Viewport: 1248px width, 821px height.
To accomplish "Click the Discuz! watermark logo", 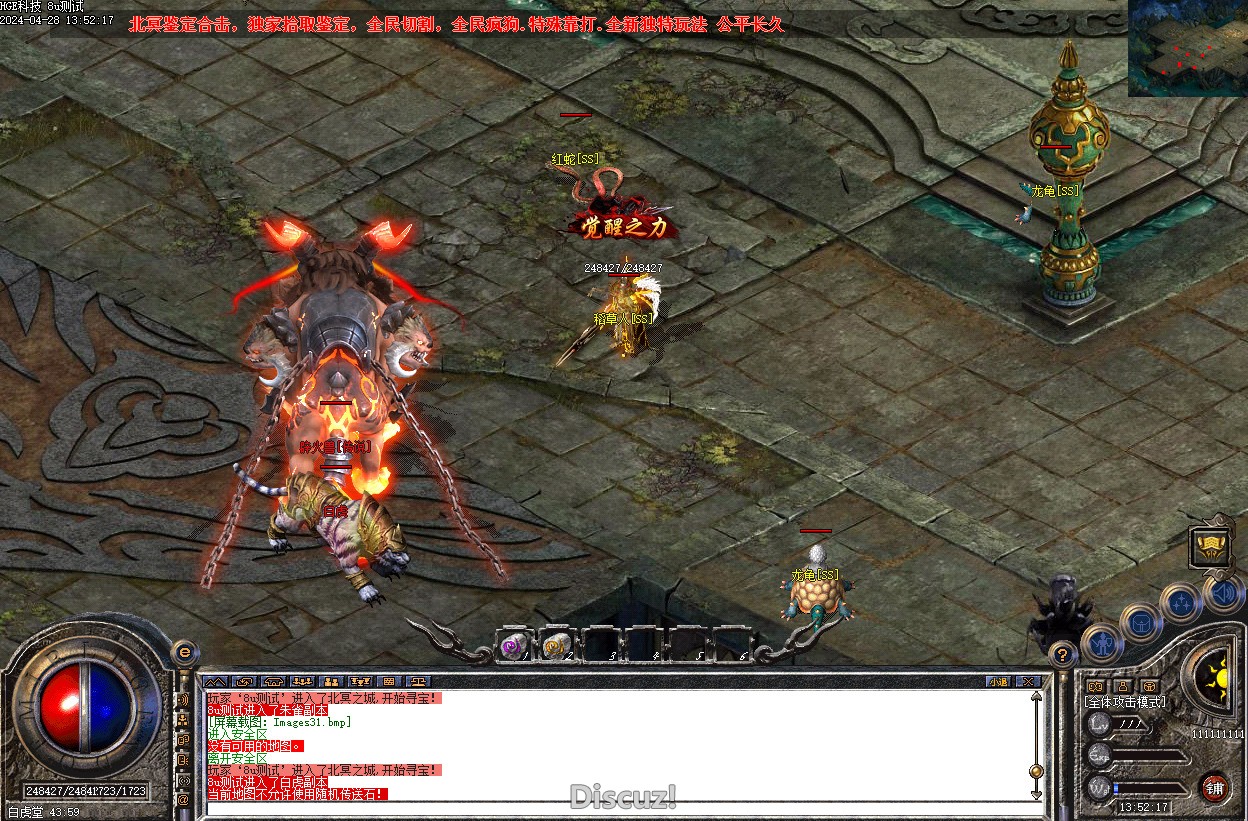I will pos(623,797).
